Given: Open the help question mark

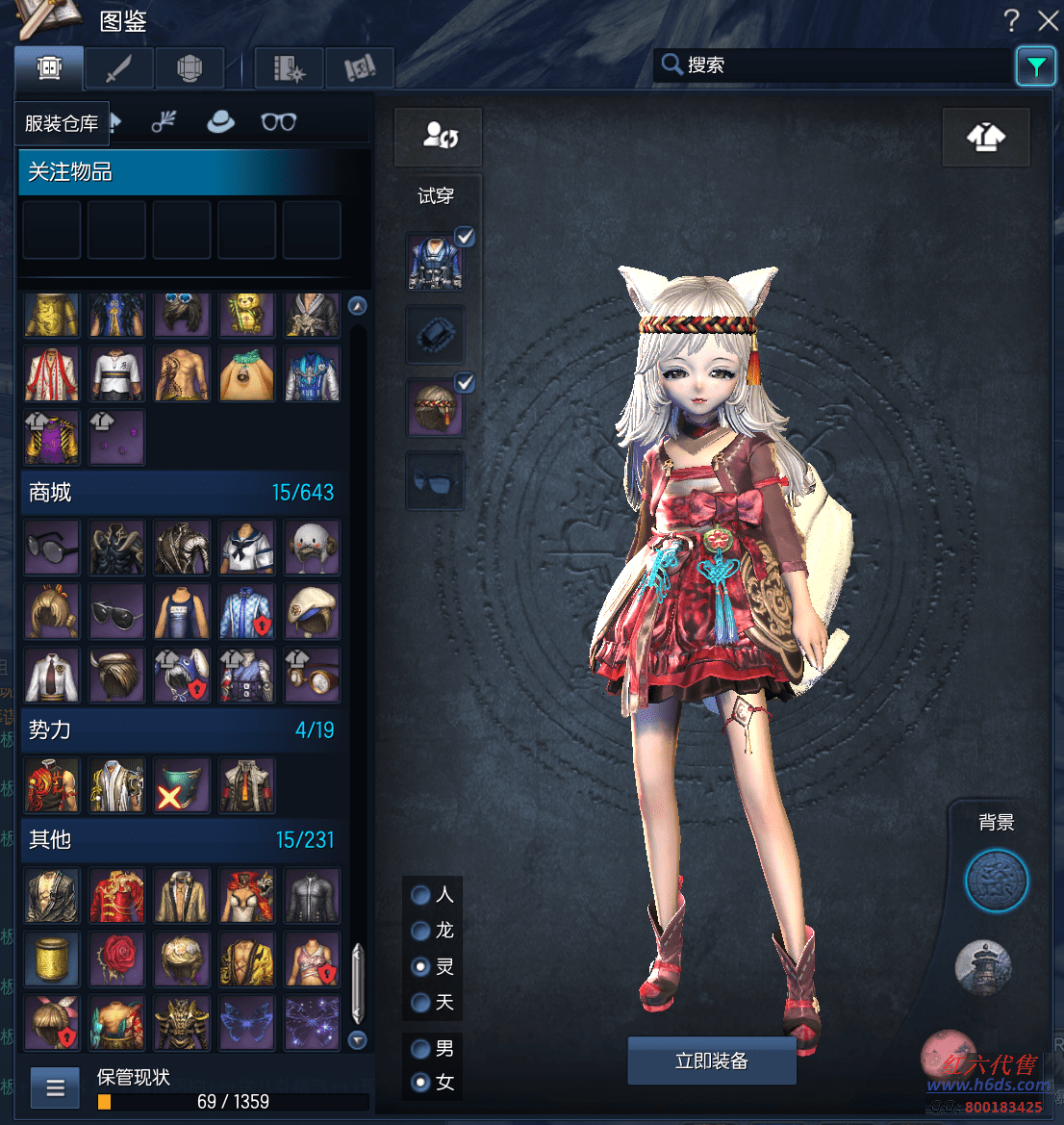Looking at the screenshot, I should point(1011,20).
